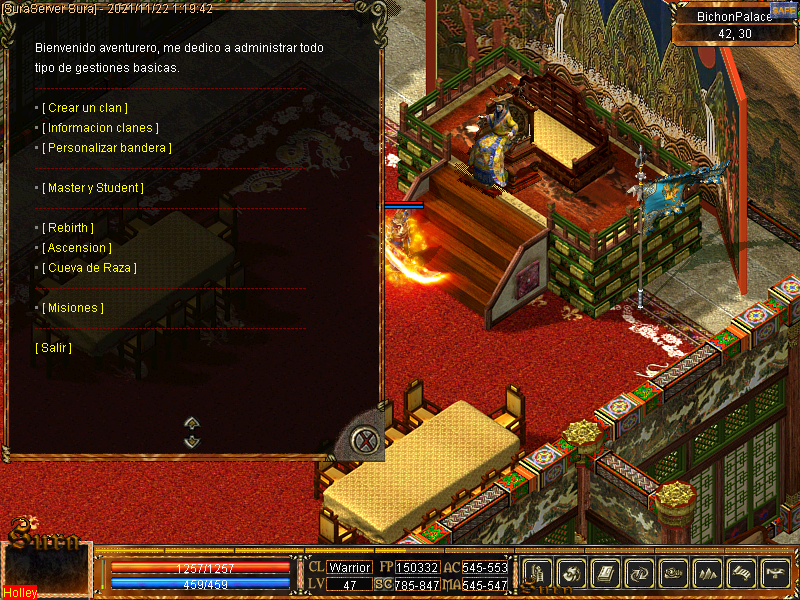Click the coiled swirl toolbar icon
Viewport: 800px width, 600px height.
(x=673, y=573)
